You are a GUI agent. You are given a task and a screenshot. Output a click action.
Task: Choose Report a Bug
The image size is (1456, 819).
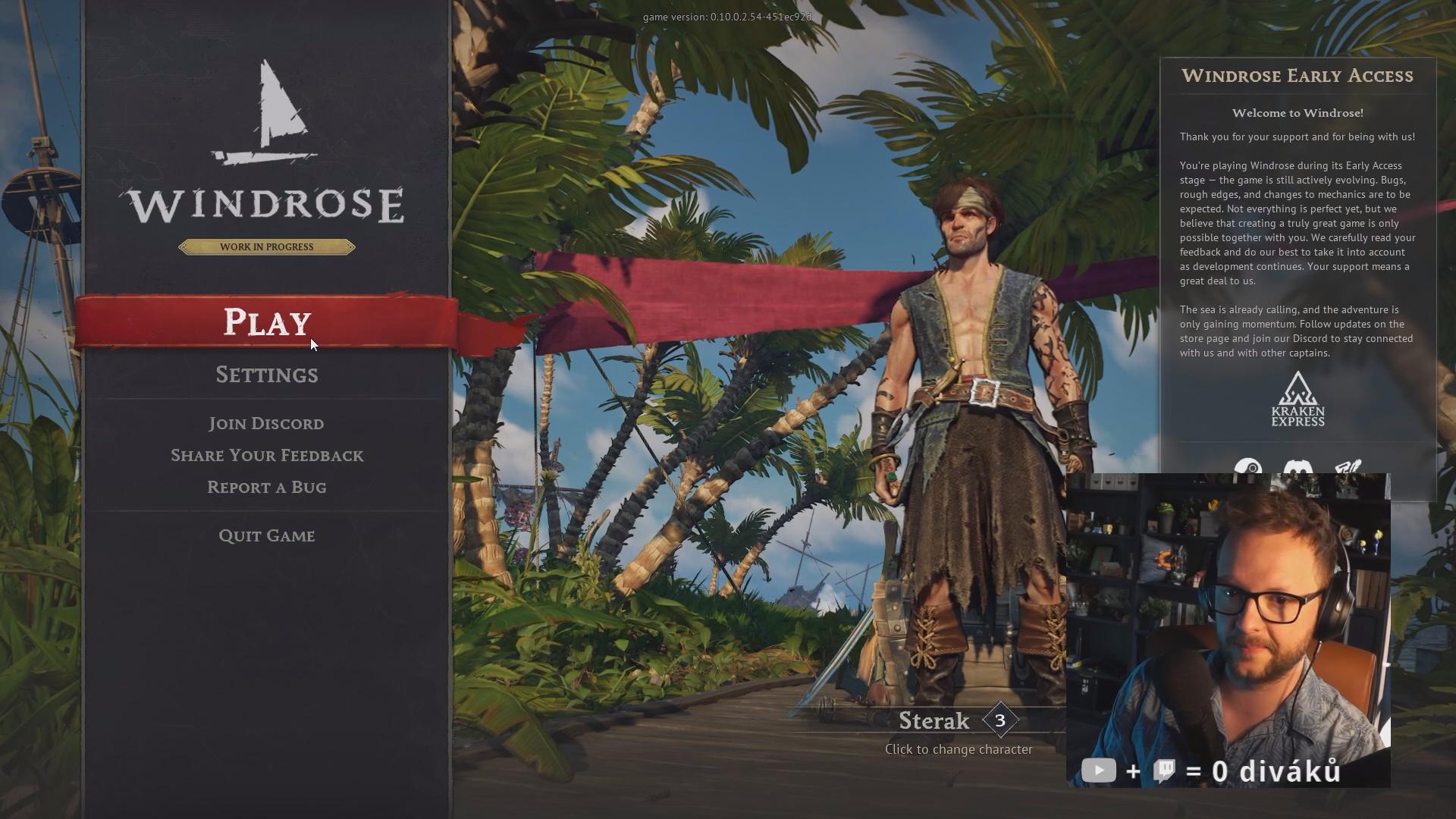267,488
